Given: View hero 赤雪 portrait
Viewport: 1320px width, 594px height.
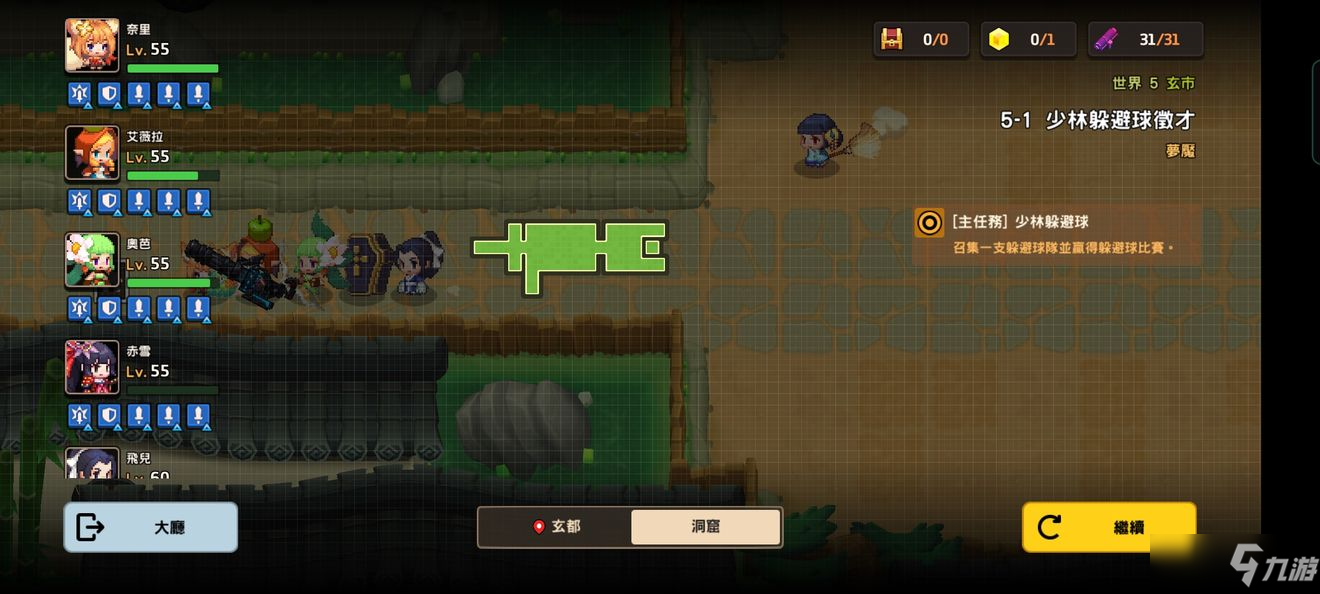Looking at the screenshot, I should tap(92, 367).
